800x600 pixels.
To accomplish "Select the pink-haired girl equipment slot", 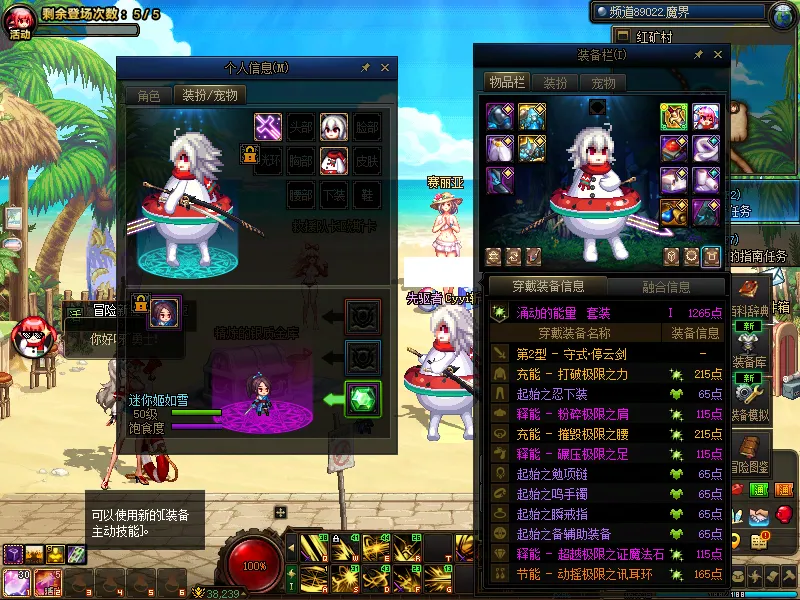I will 708,116.
